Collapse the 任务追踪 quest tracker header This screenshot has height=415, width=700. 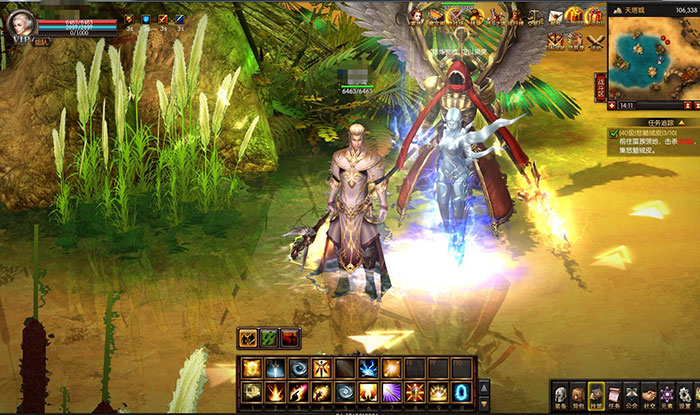coord(655,121)
